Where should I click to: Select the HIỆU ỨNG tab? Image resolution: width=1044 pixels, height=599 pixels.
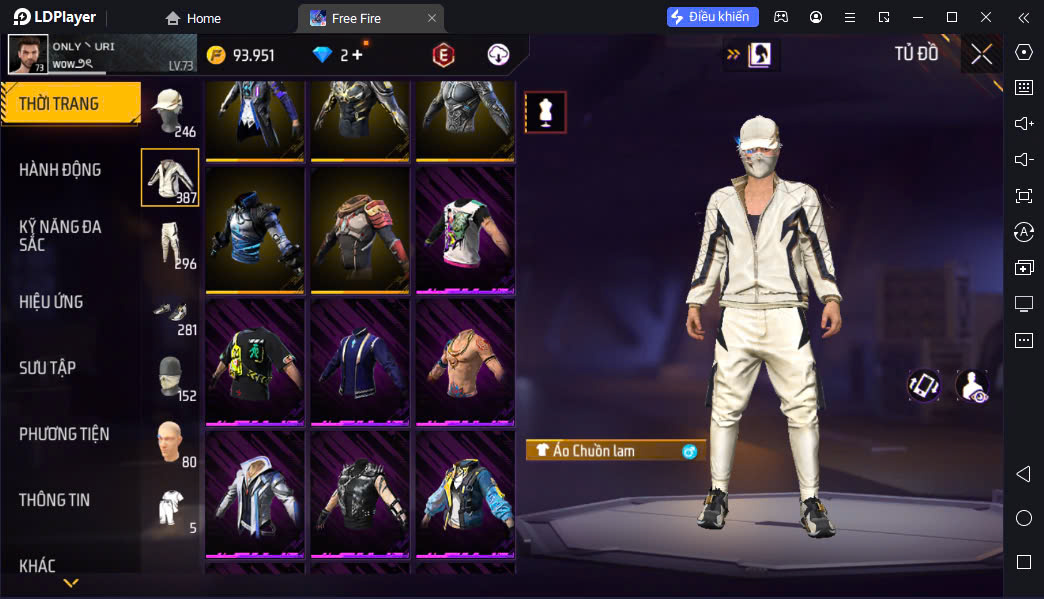[51, 302]
